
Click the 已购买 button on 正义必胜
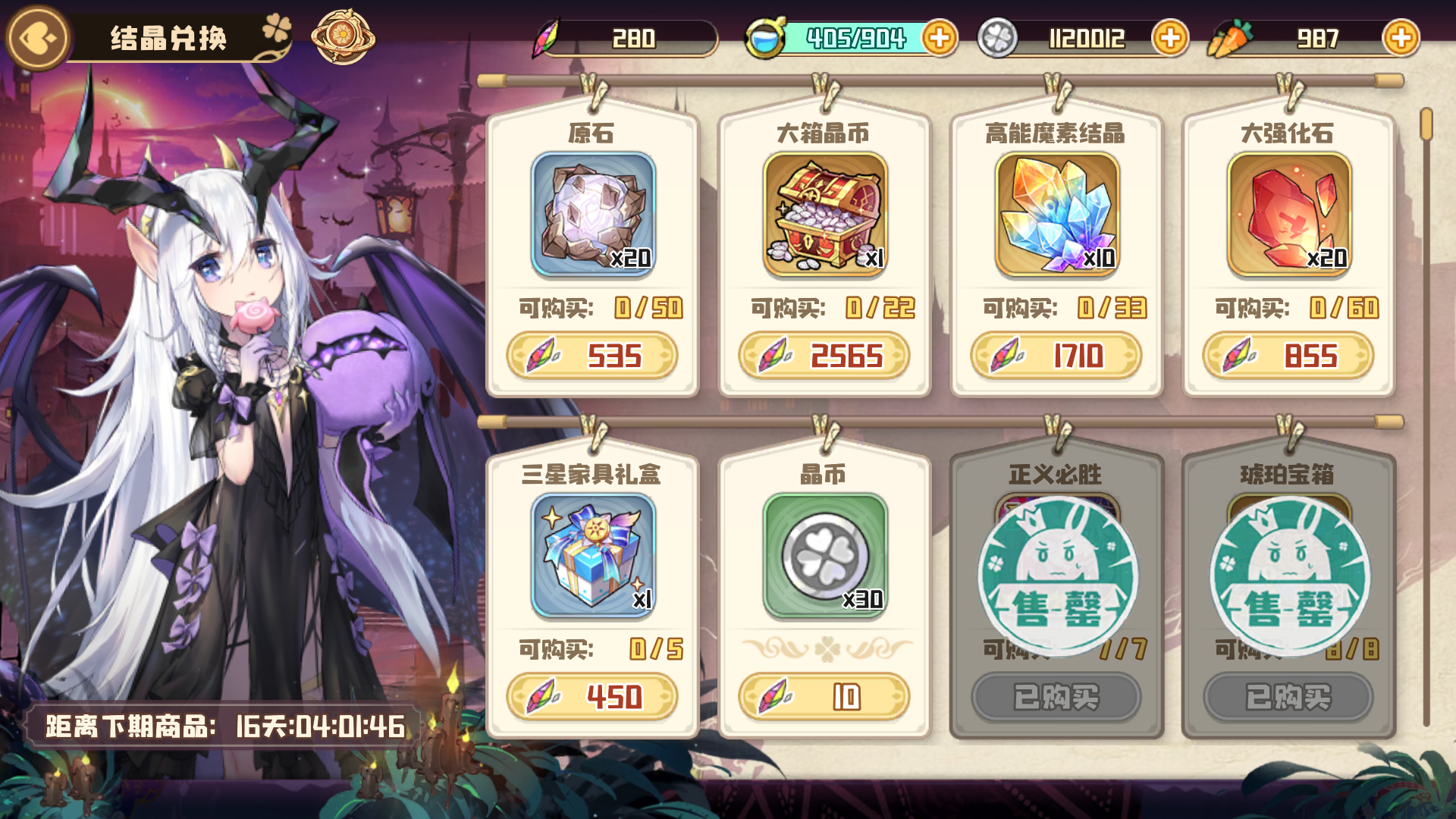[1056, 697]
